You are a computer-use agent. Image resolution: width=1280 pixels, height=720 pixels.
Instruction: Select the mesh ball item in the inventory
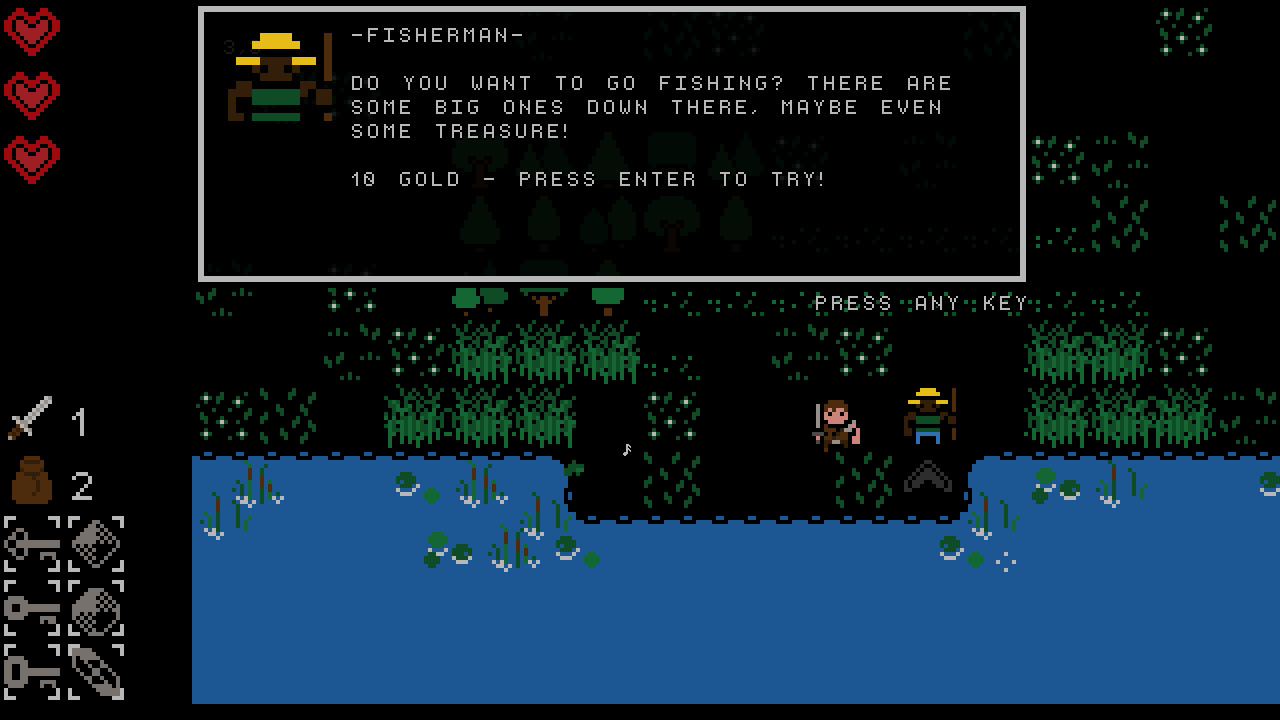point(95,608)
